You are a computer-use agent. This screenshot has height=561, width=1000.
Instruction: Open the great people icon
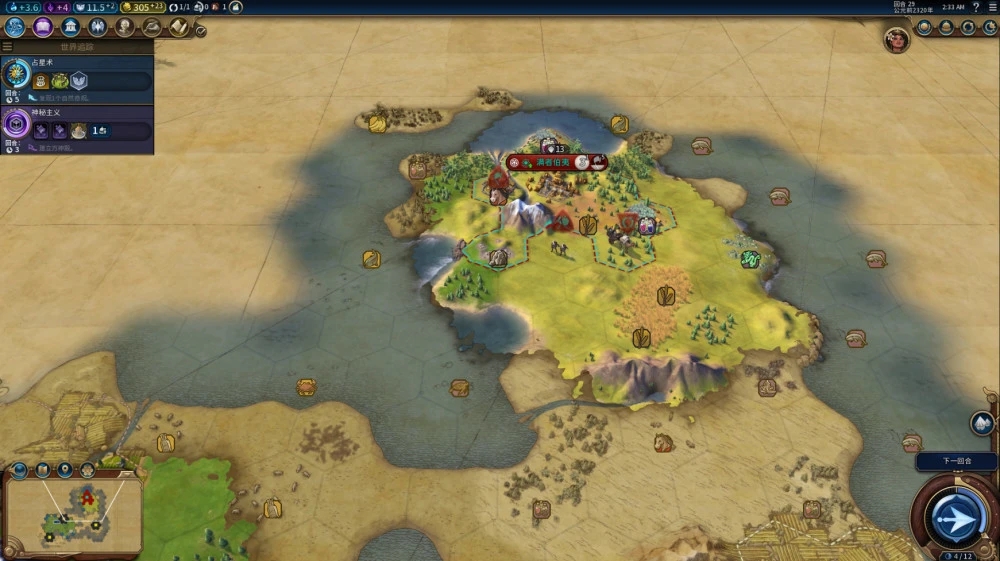(125, 27)
